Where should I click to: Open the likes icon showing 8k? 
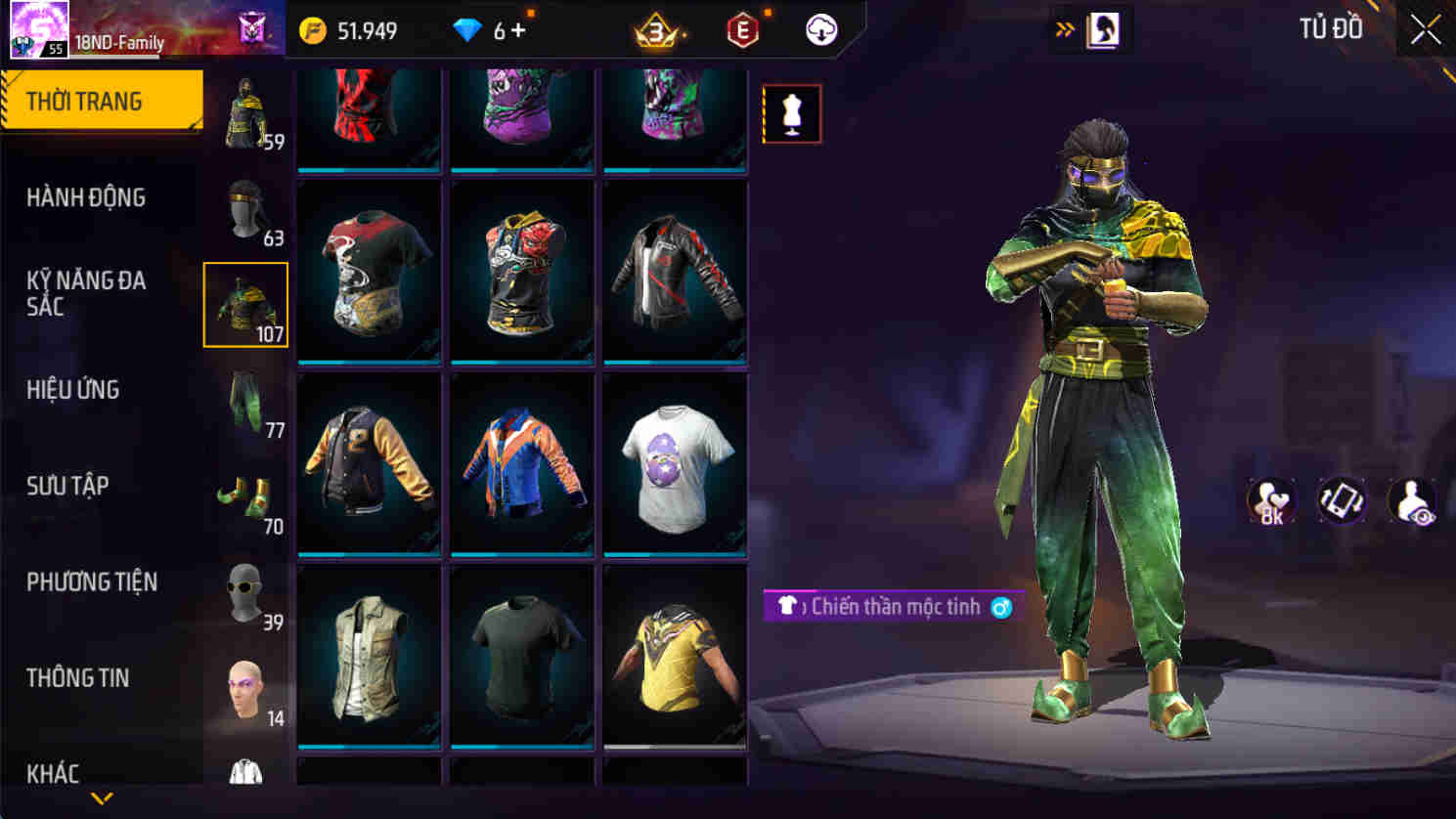tap(1272, 501)
